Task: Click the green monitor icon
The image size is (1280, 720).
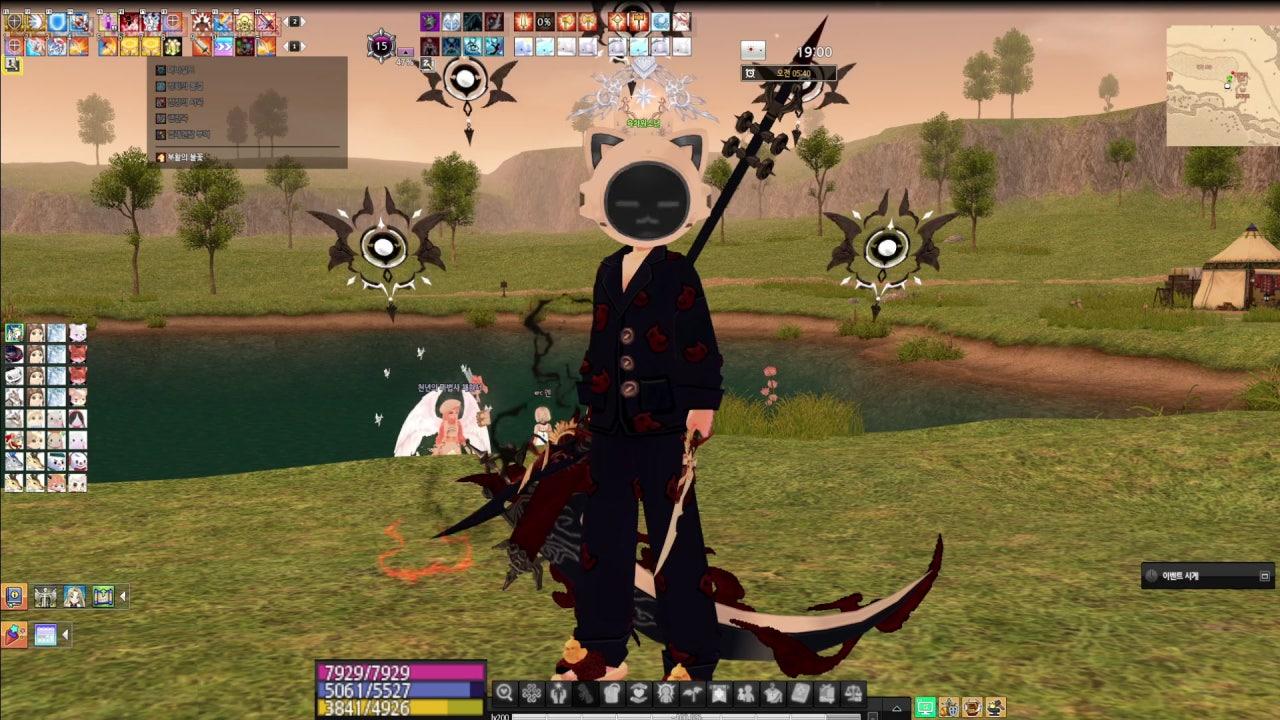Action: (x=926, y=707)
